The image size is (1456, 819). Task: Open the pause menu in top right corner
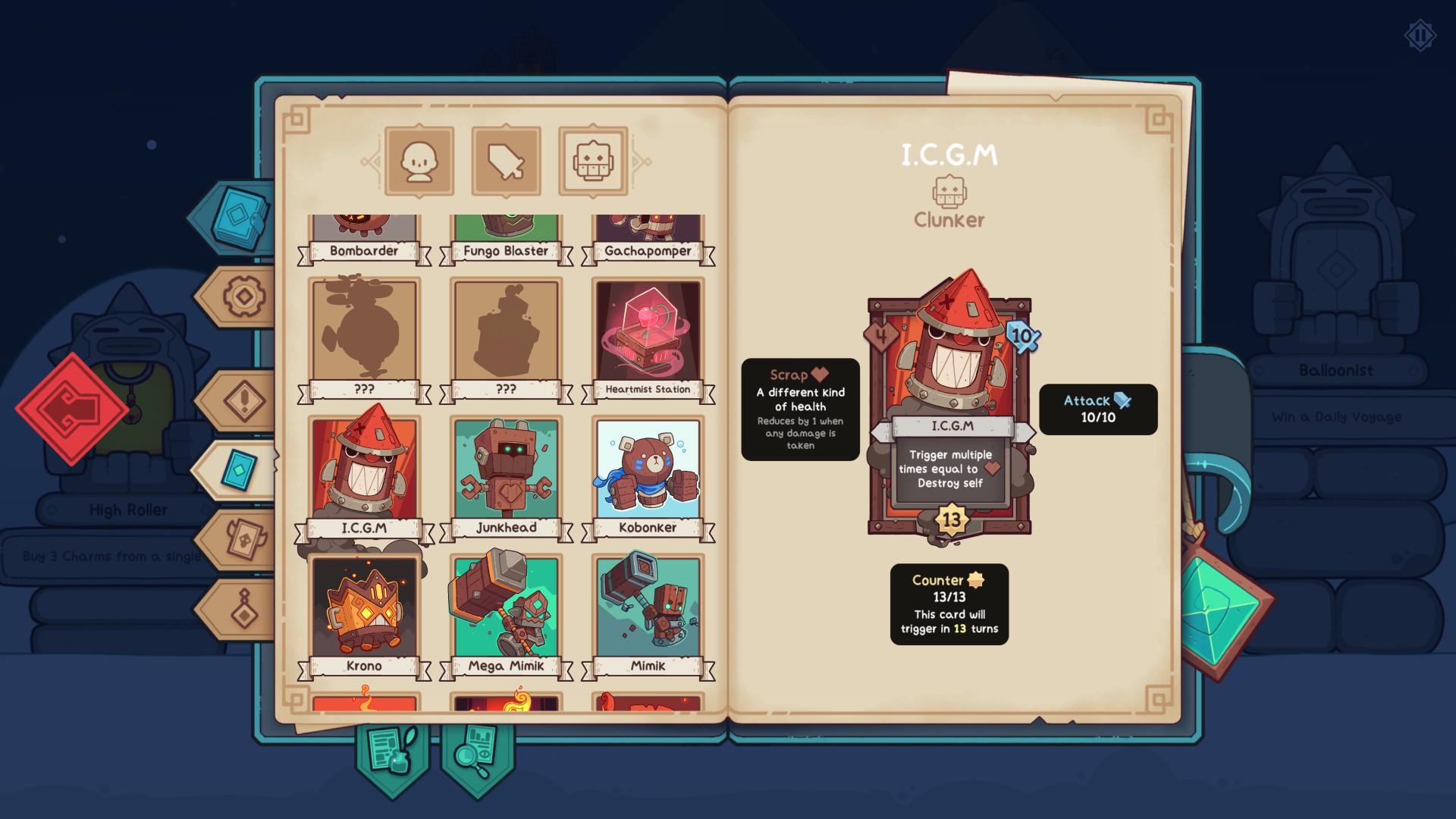(1419, 33)
